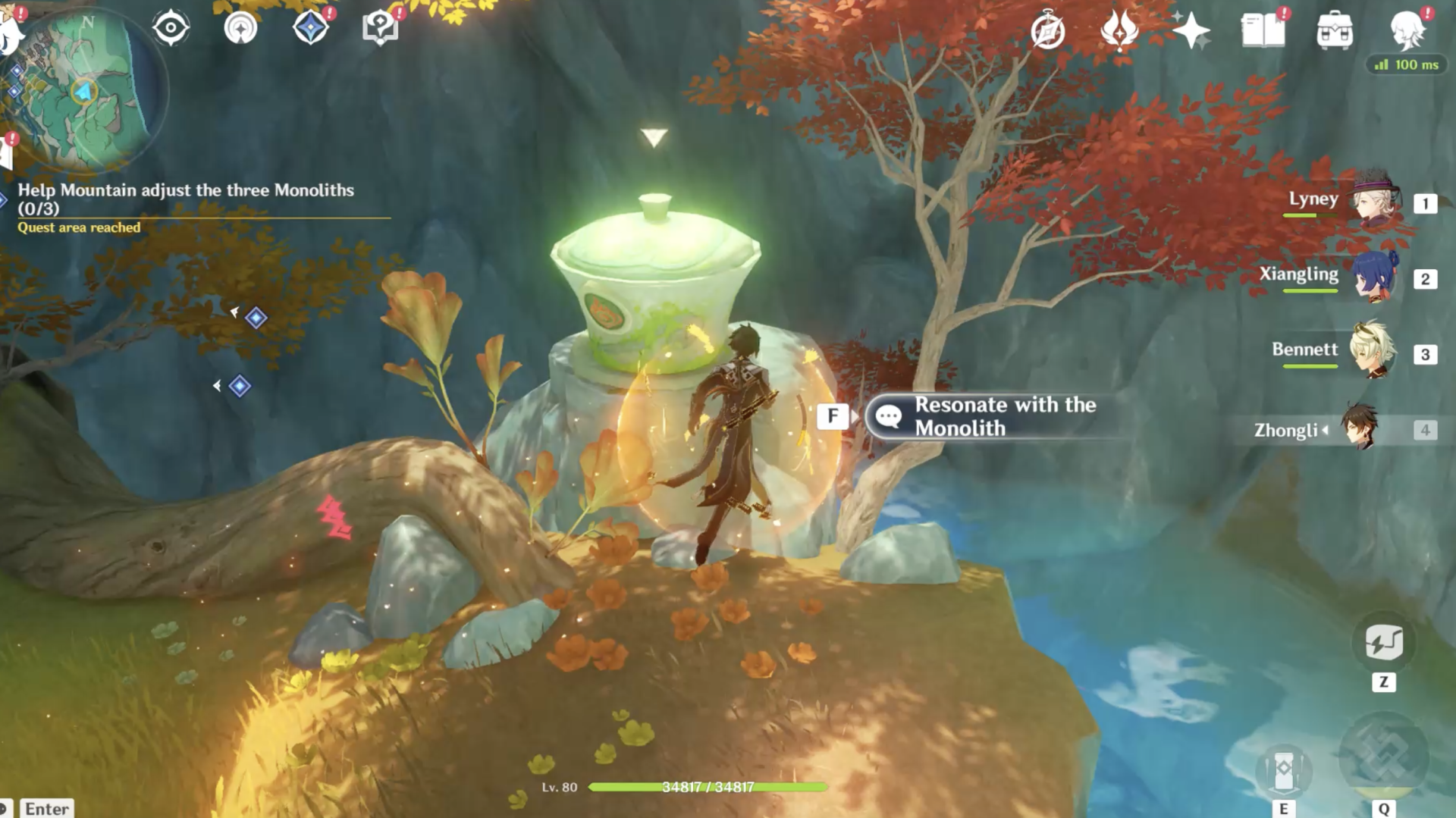
Task: Open the blue diamond quest icon
Action: 310,28
